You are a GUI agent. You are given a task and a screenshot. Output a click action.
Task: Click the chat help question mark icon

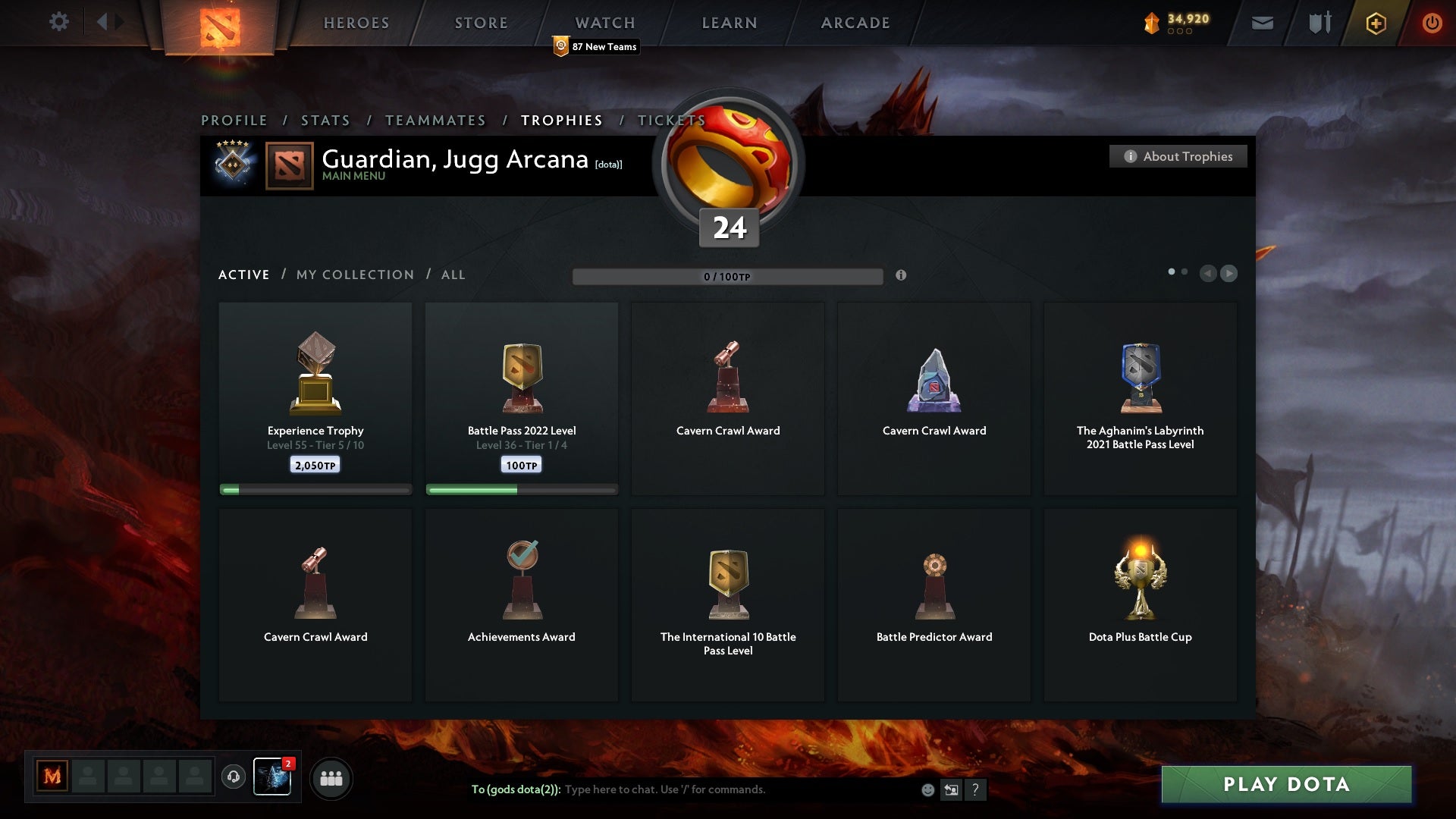pyautogui.click(x=976, y=789)
